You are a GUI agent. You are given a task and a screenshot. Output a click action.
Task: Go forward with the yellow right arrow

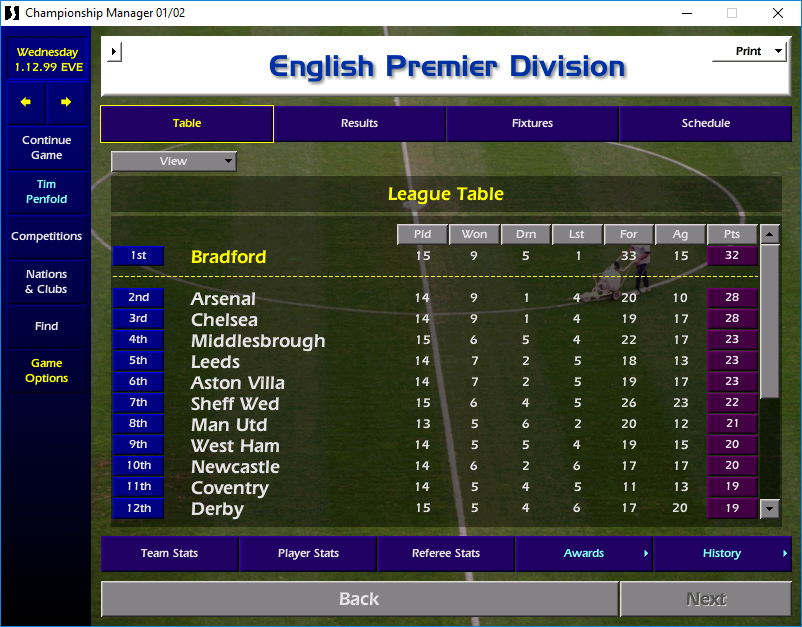click(66, 102)
